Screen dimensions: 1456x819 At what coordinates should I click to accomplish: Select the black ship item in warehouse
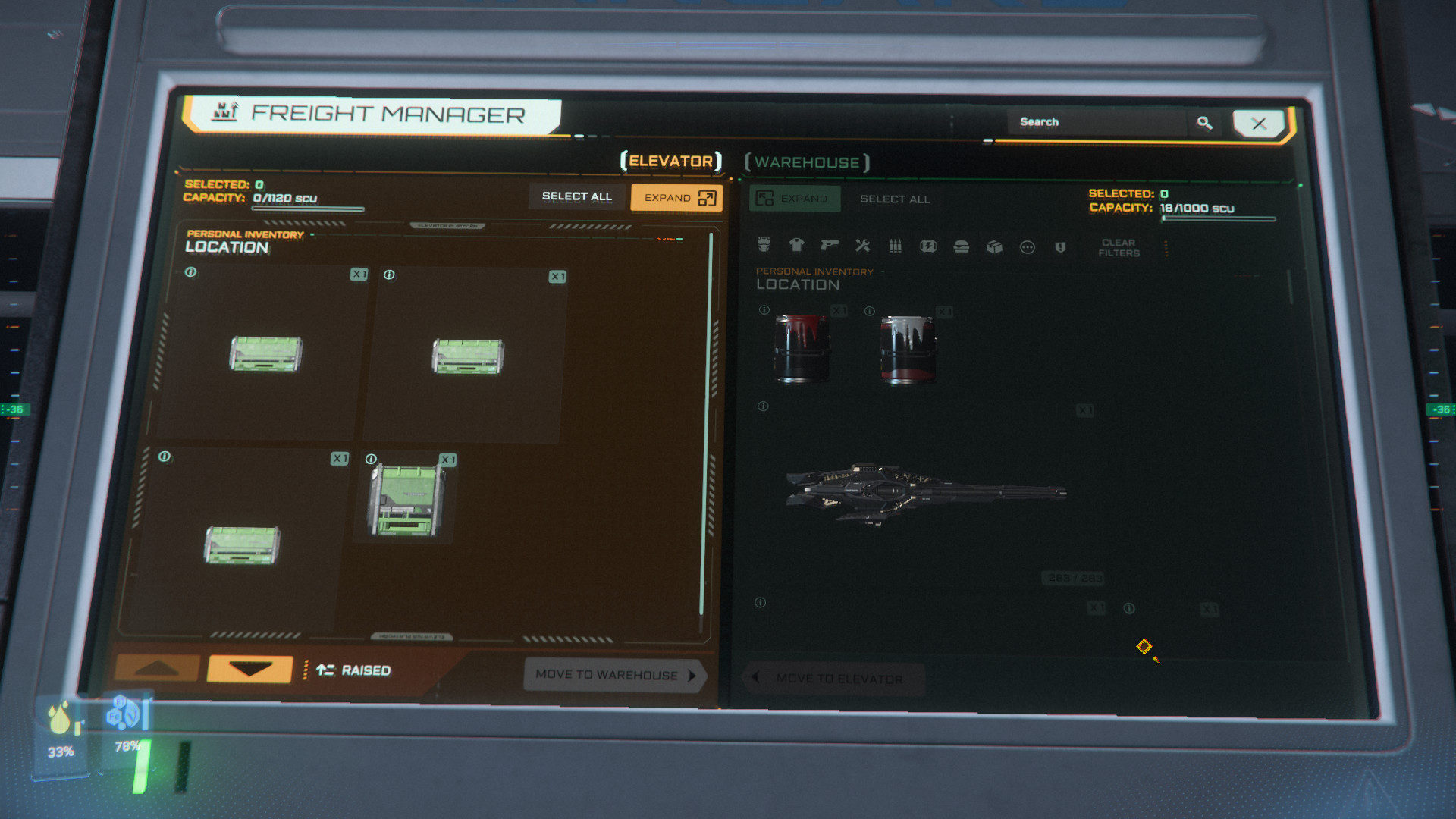pyautogui.click(x=925, y=491)
